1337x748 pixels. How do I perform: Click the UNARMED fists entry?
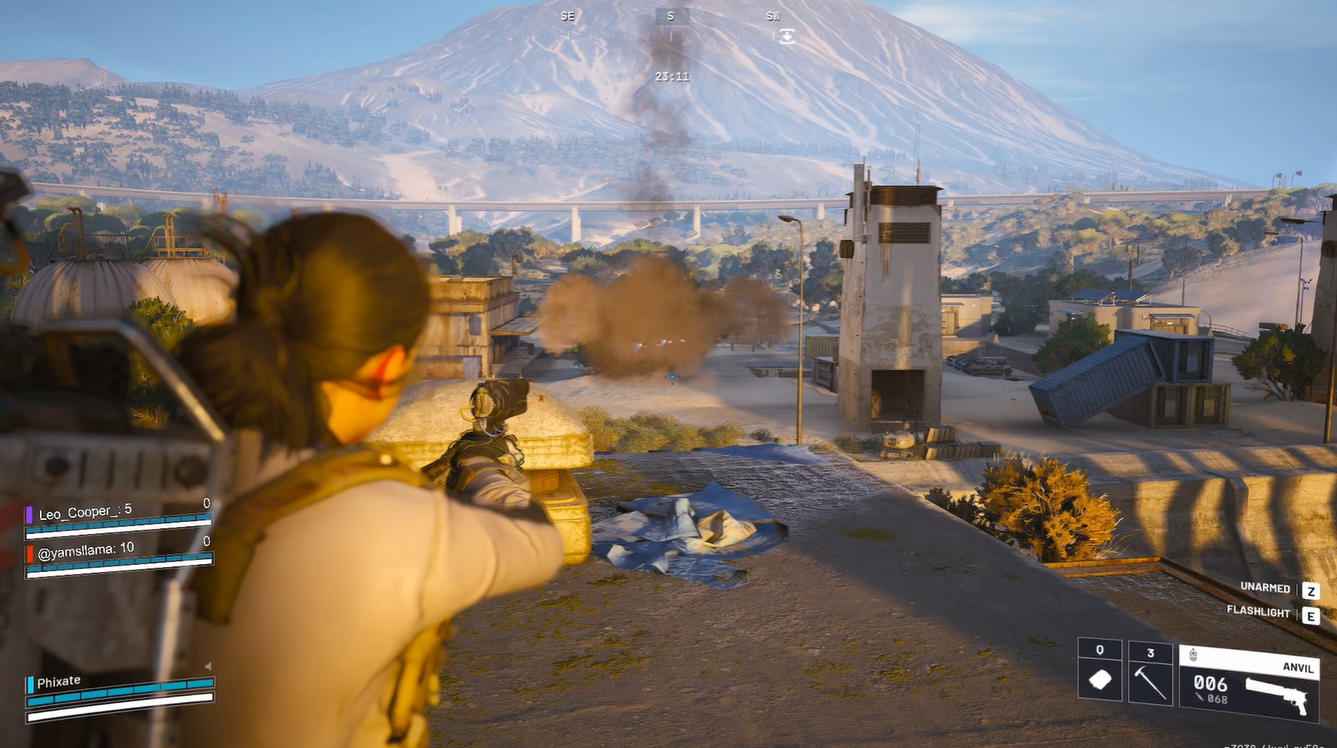click(1266, 588)
